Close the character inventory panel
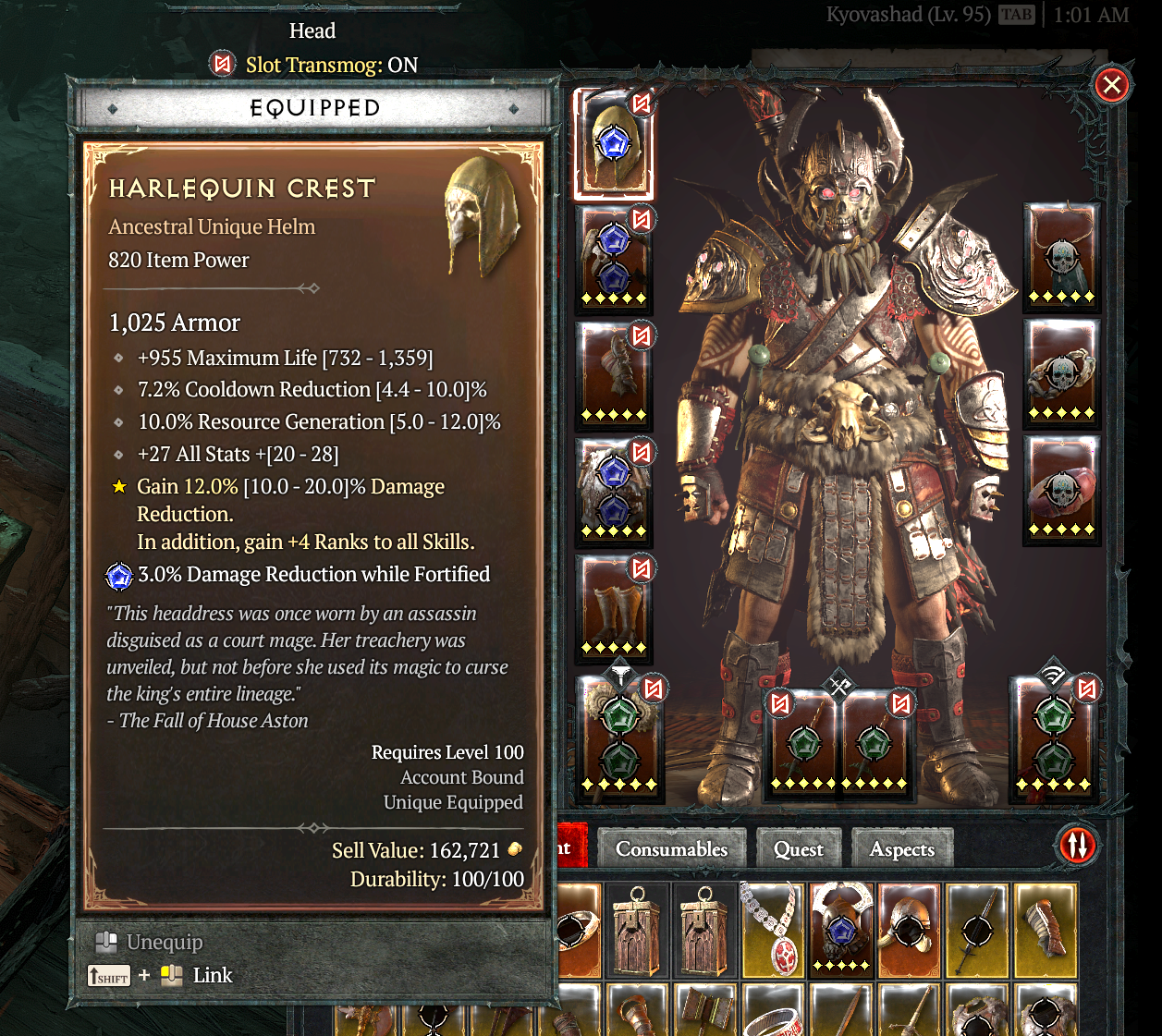The width and height of the screenshot is (1162, 1036). (1111, 86)
